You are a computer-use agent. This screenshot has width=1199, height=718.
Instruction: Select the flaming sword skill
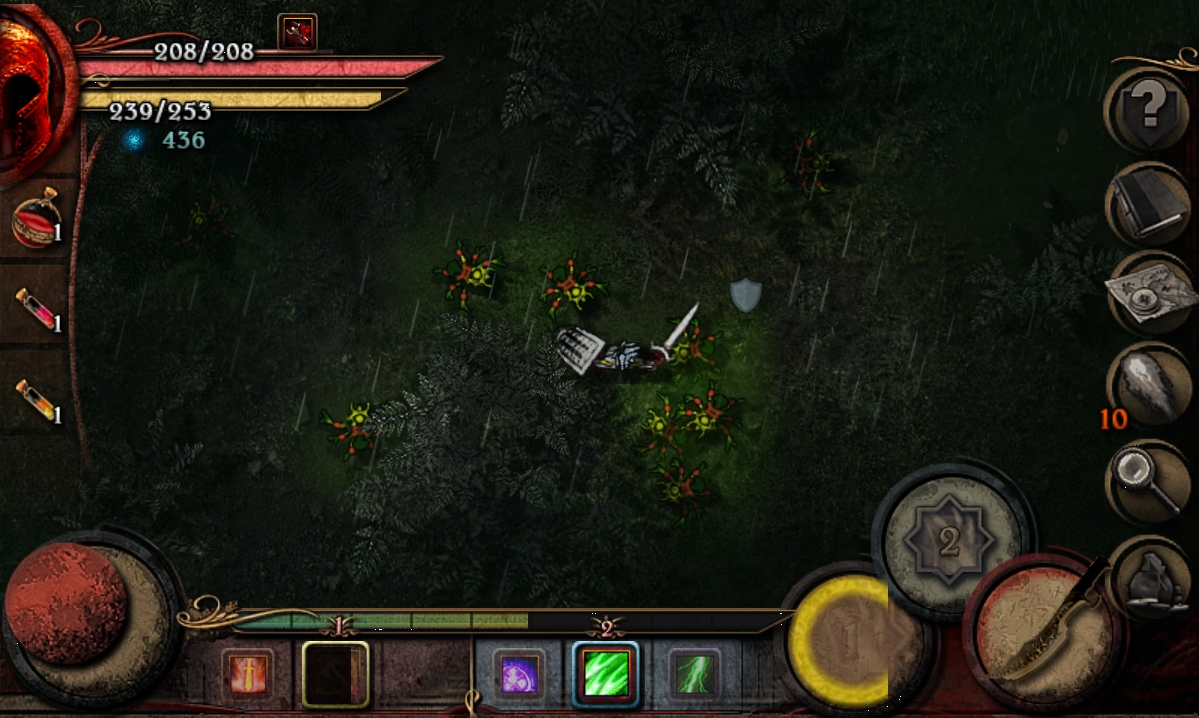click(x=246, y=673)
